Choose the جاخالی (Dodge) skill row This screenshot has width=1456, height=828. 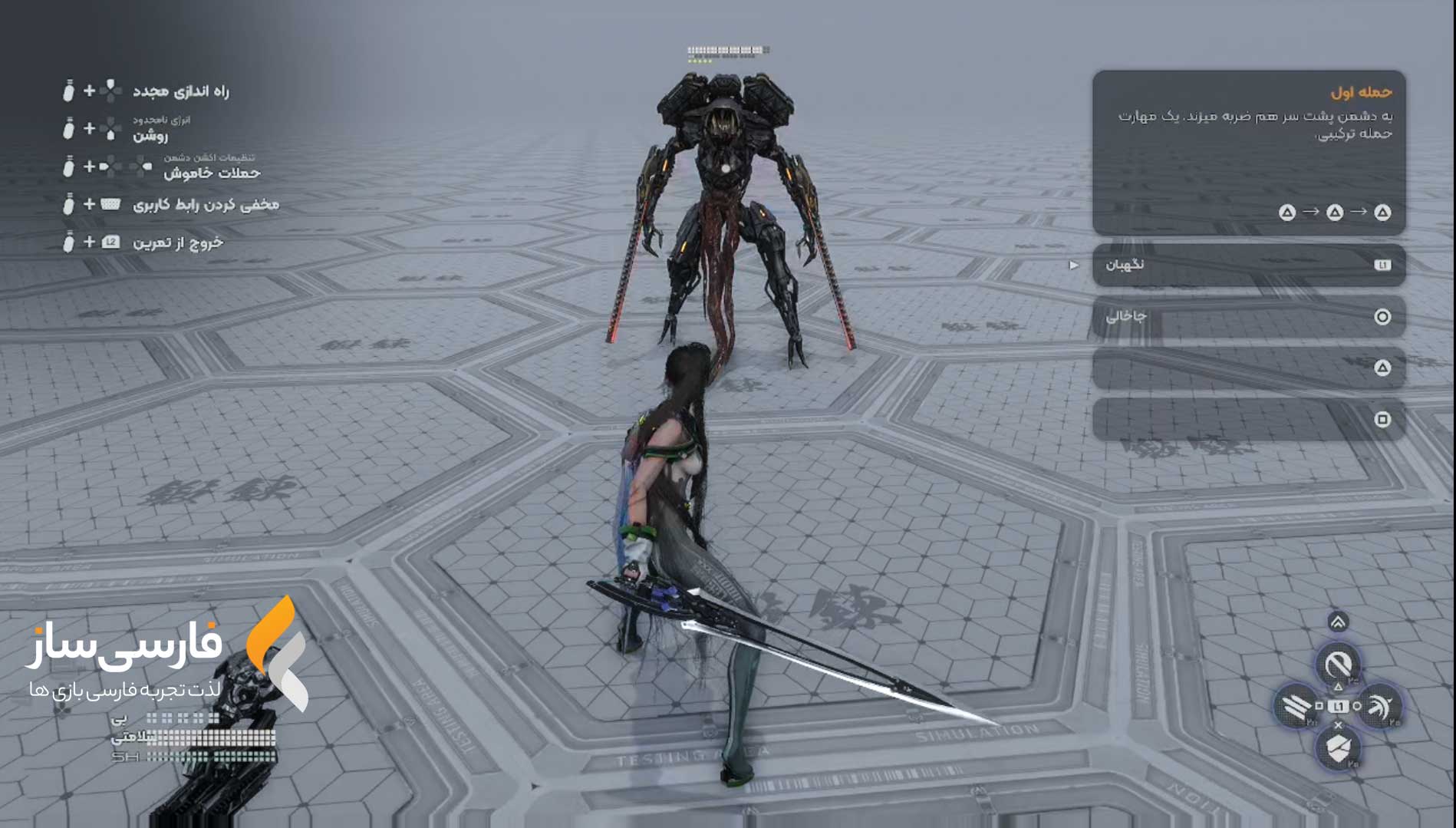(x=1248, y=316)
